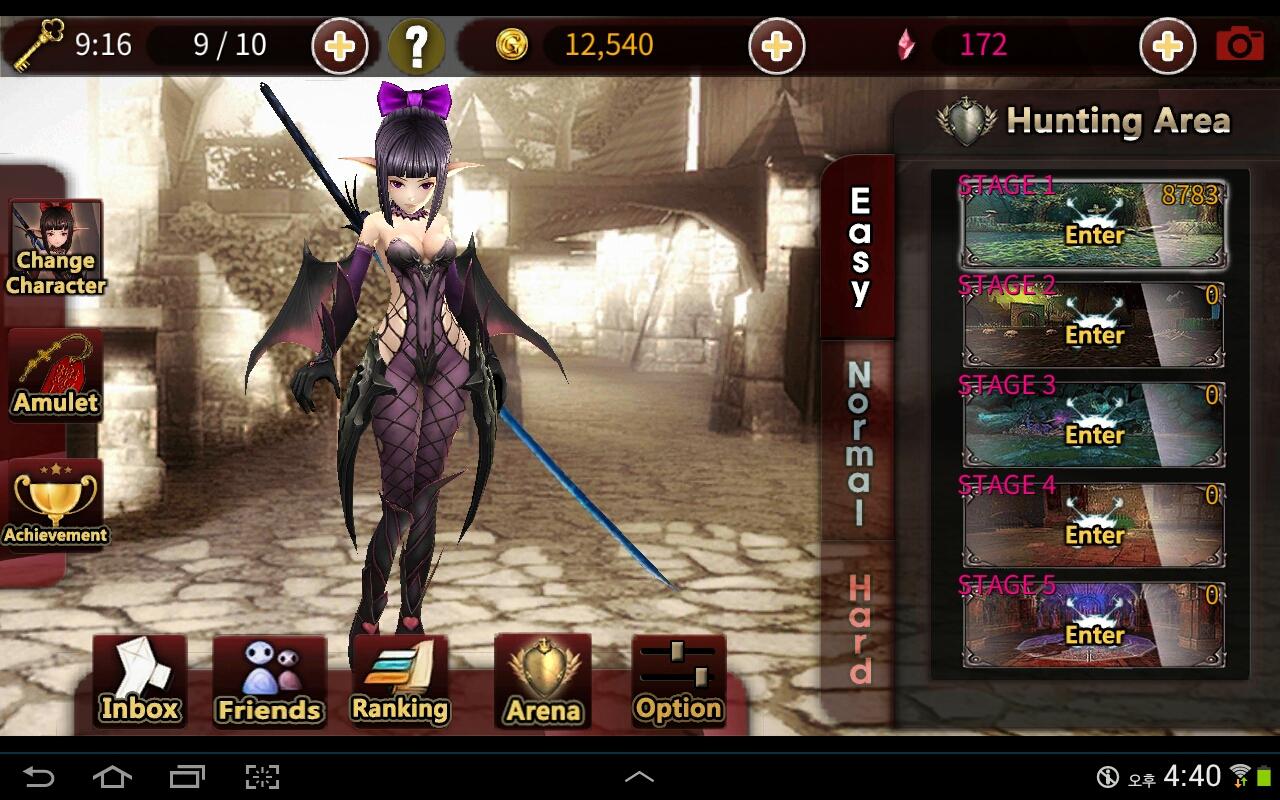Select the Easy difficulty tab
Viewport: 1280px width, 800px height.
[859, 247]
